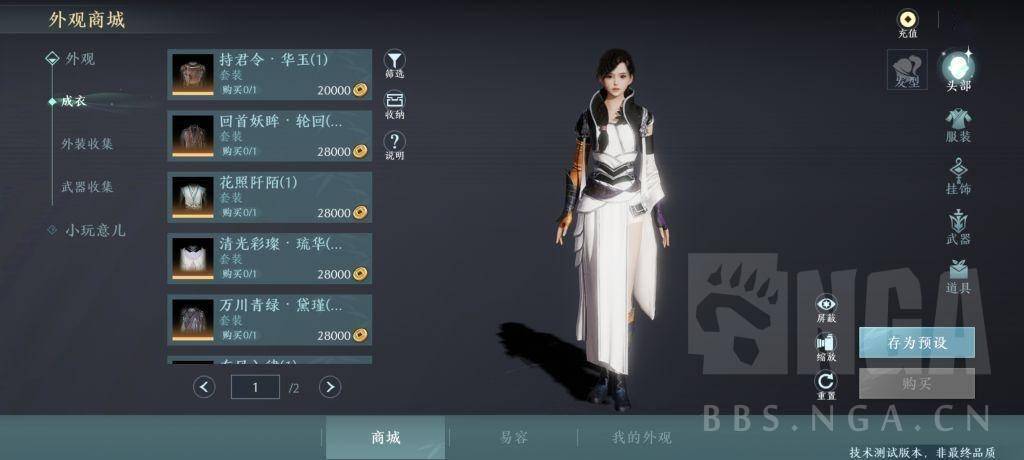Viewport: 1024px width, 460px height.
Task: Go to the previous shop page
Action: 204,386
